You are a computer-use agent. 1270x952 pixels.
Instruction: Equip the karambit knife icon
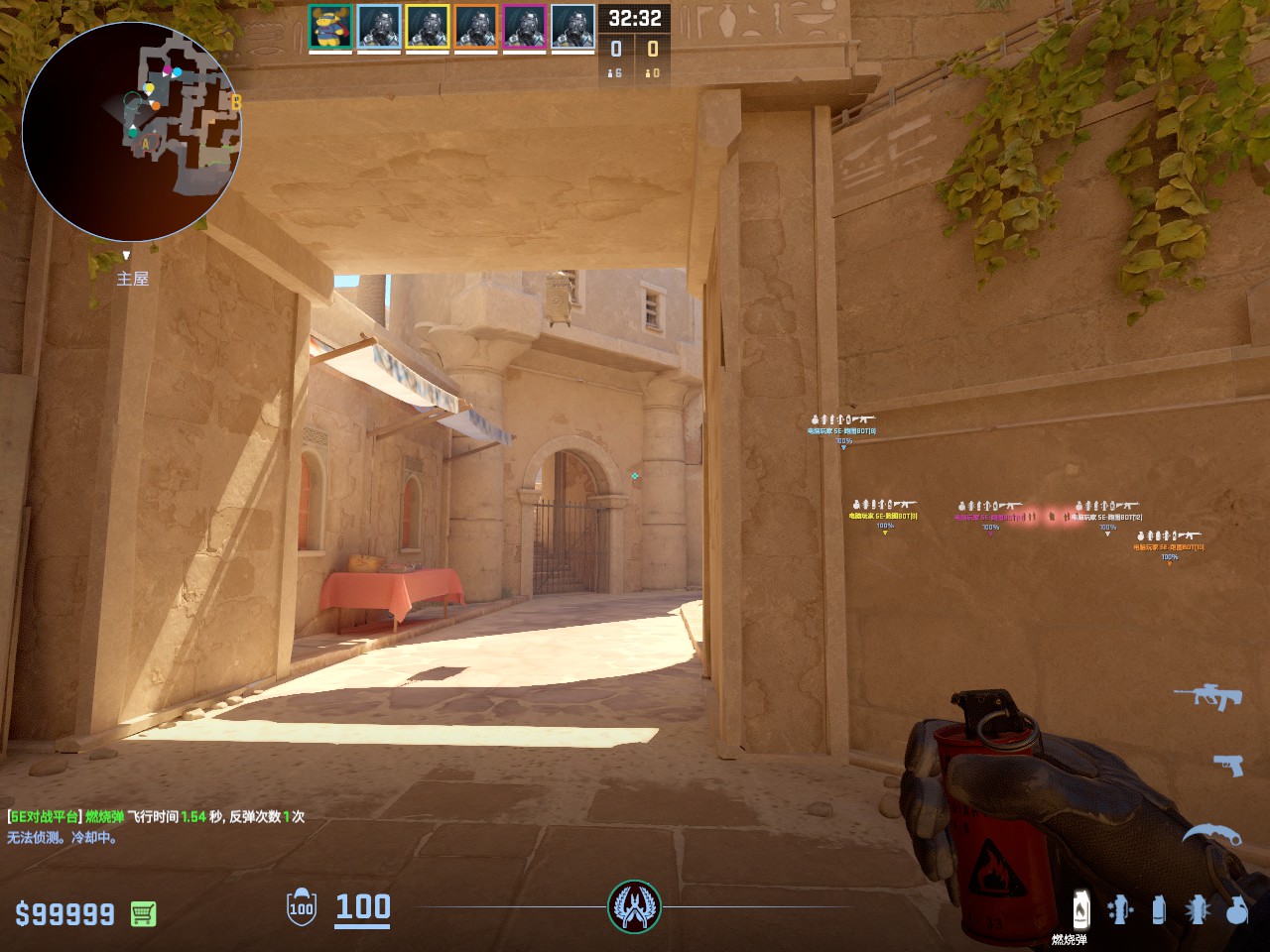point(1210,834)
